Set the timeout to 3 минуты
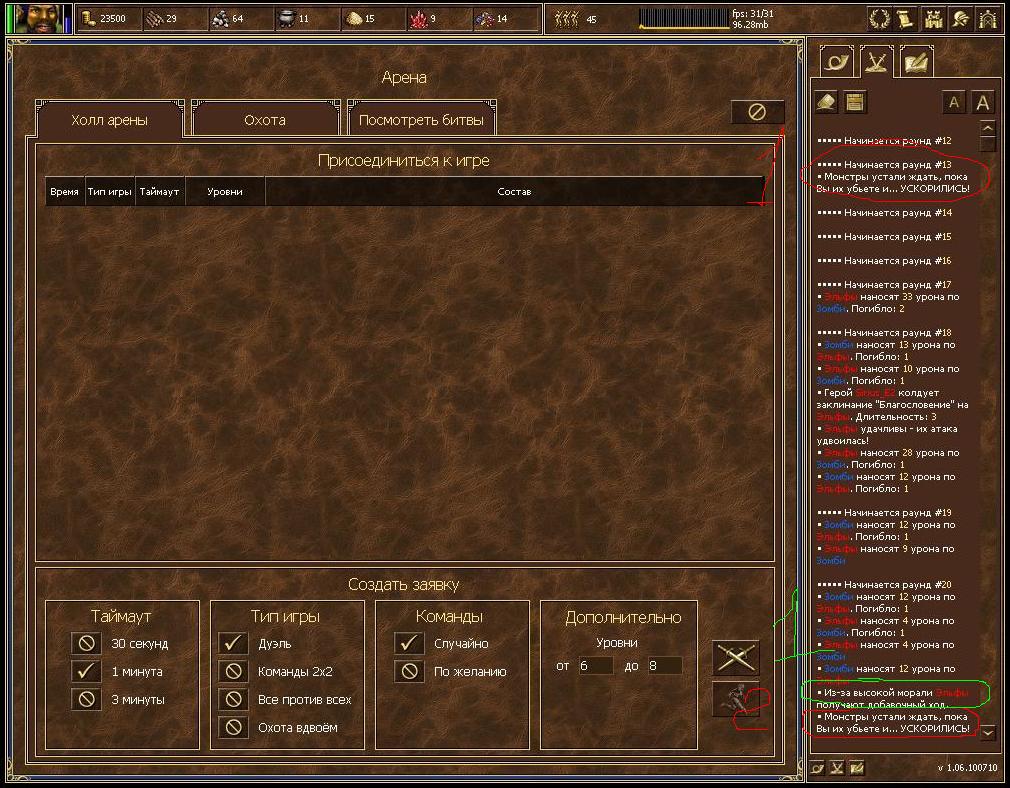 point(87,699)
